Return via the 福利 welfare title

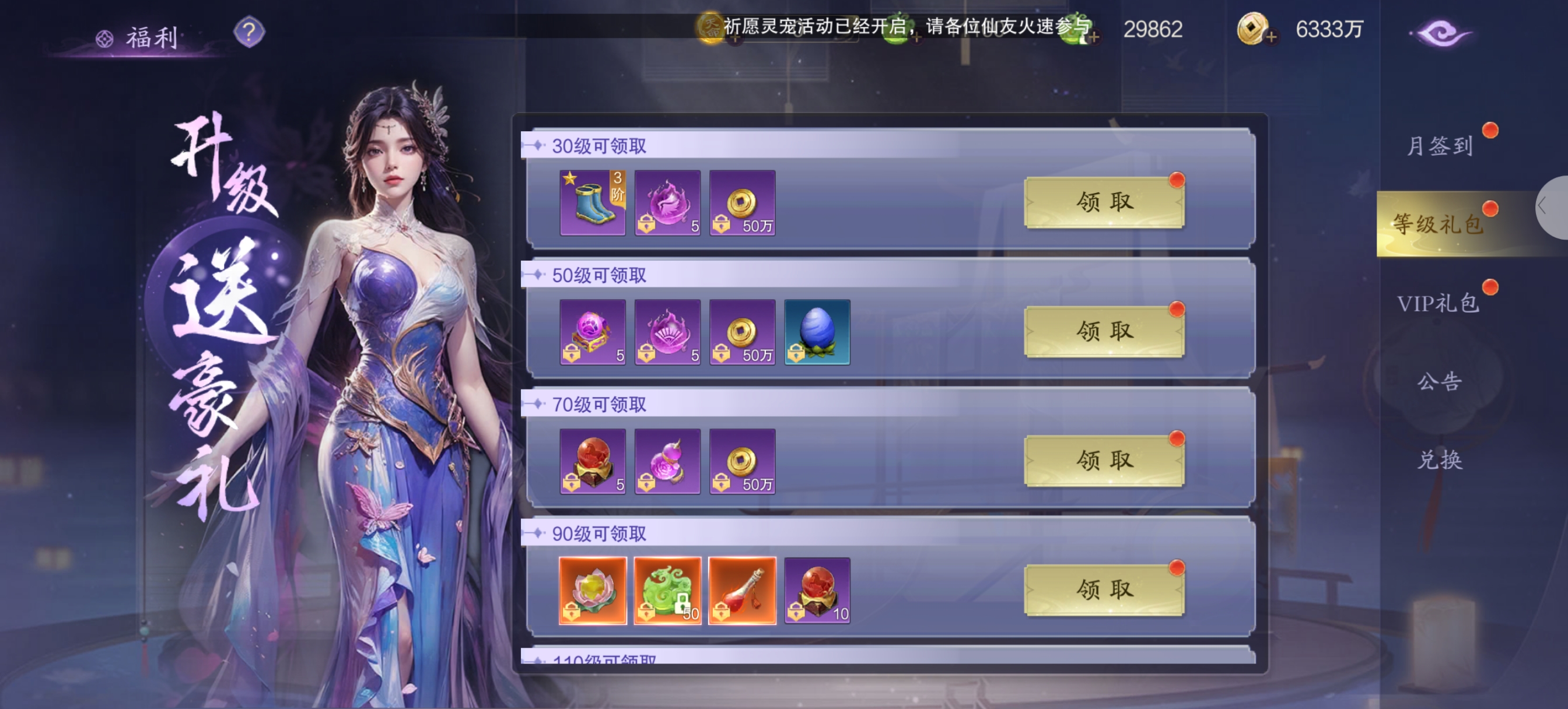point(151,38)
